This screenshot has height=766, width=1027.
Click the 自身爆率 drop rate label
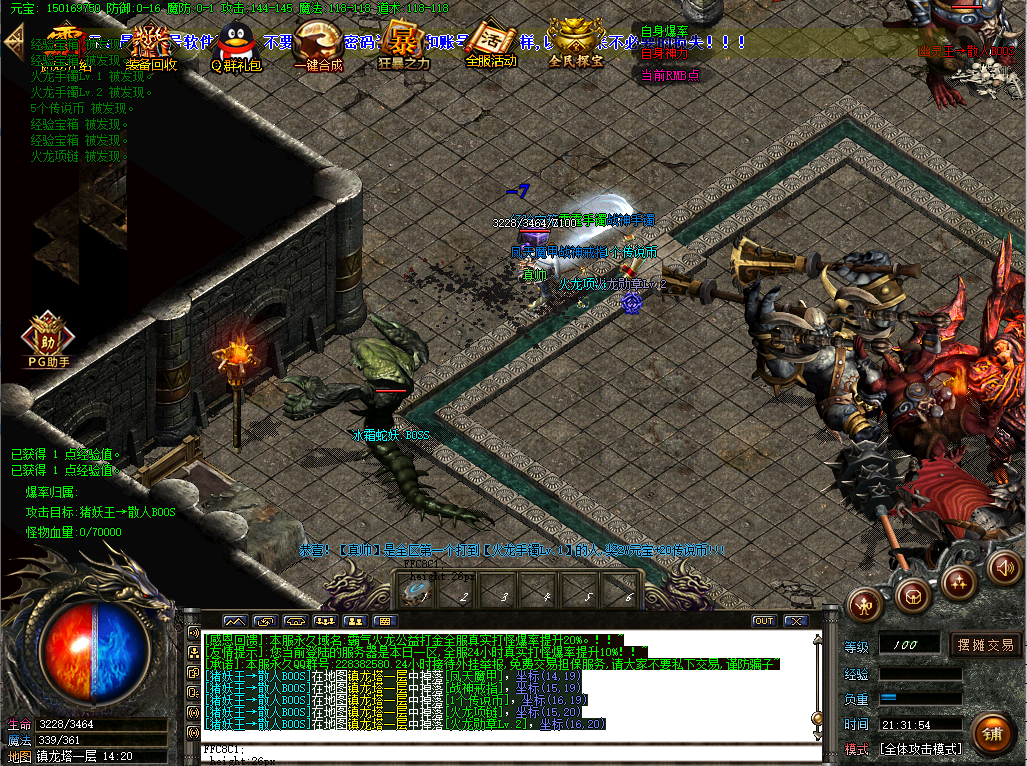(664, 33)
